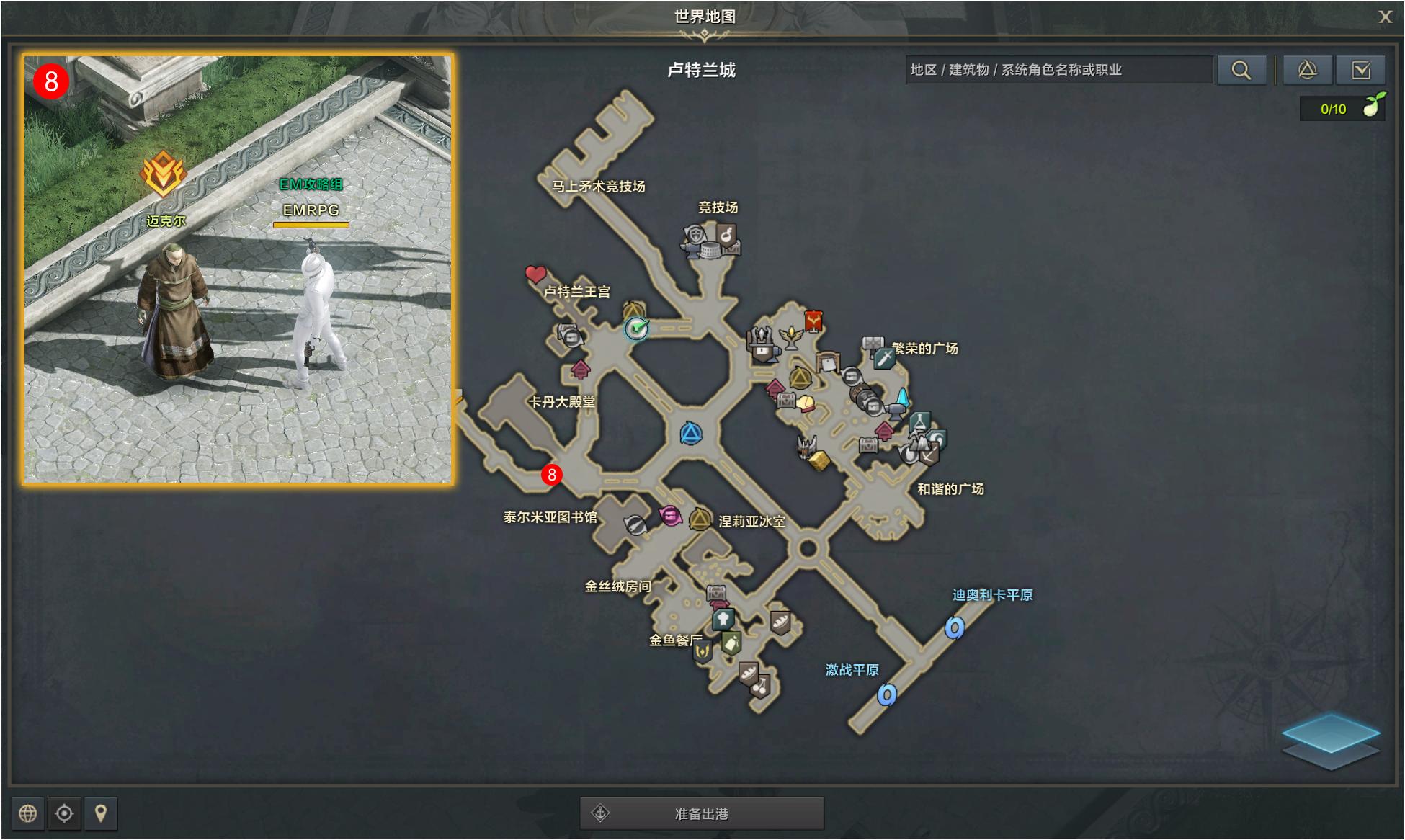Toggle the checkmark map options button
Image resolution: width=1405 pixels, height=840 pixels.
1360,70
